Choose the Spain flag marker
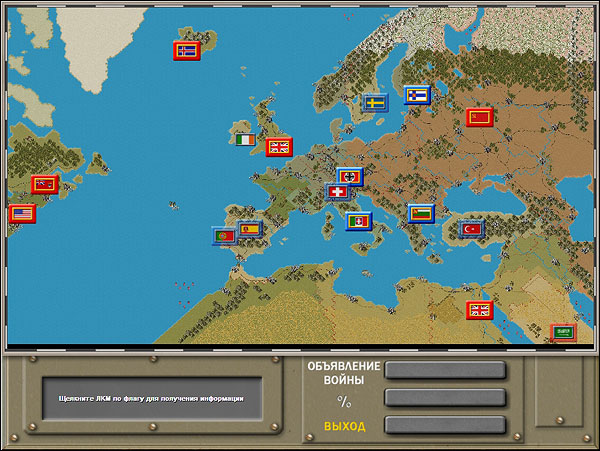The image size is (600, 451). click(249, 229)
